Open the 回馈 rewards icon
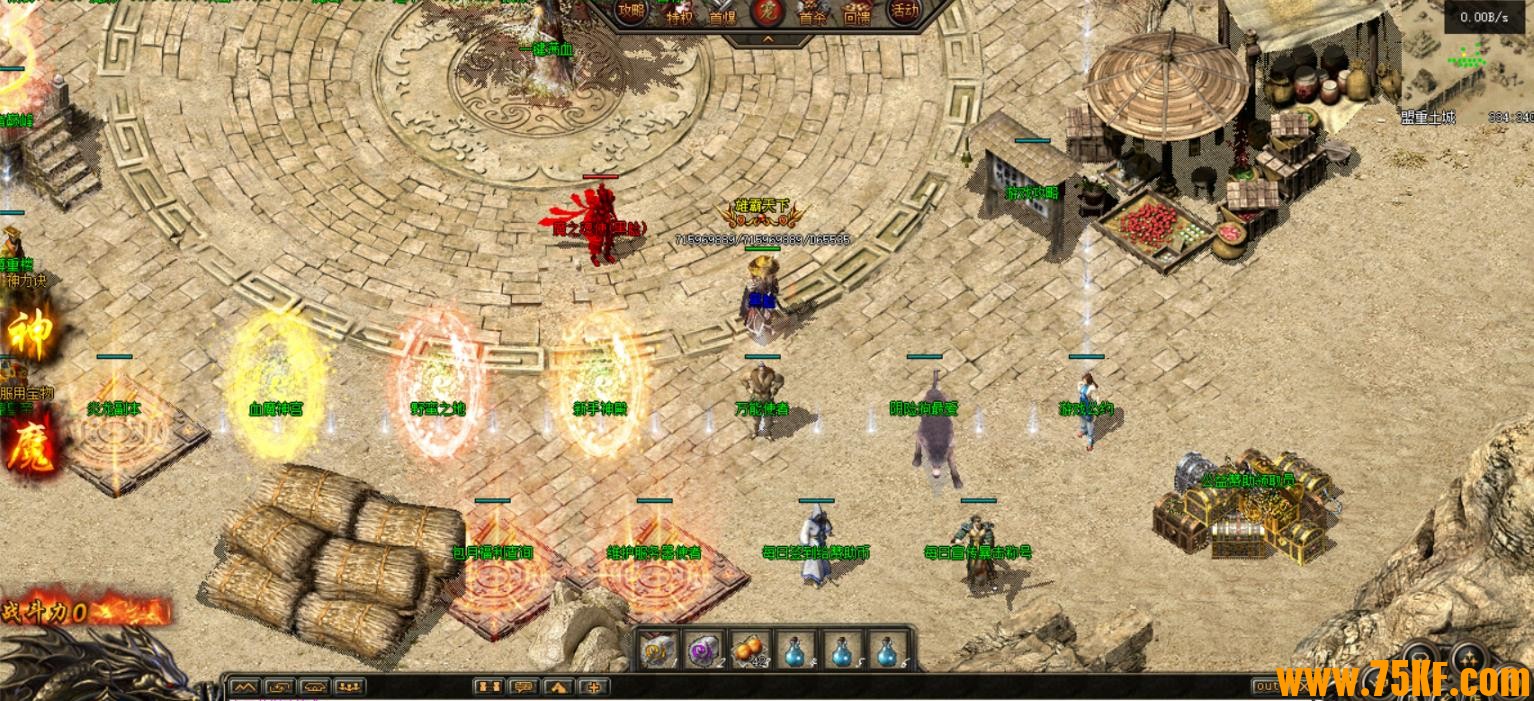1534x701 pixels. (x=857, y=13)
